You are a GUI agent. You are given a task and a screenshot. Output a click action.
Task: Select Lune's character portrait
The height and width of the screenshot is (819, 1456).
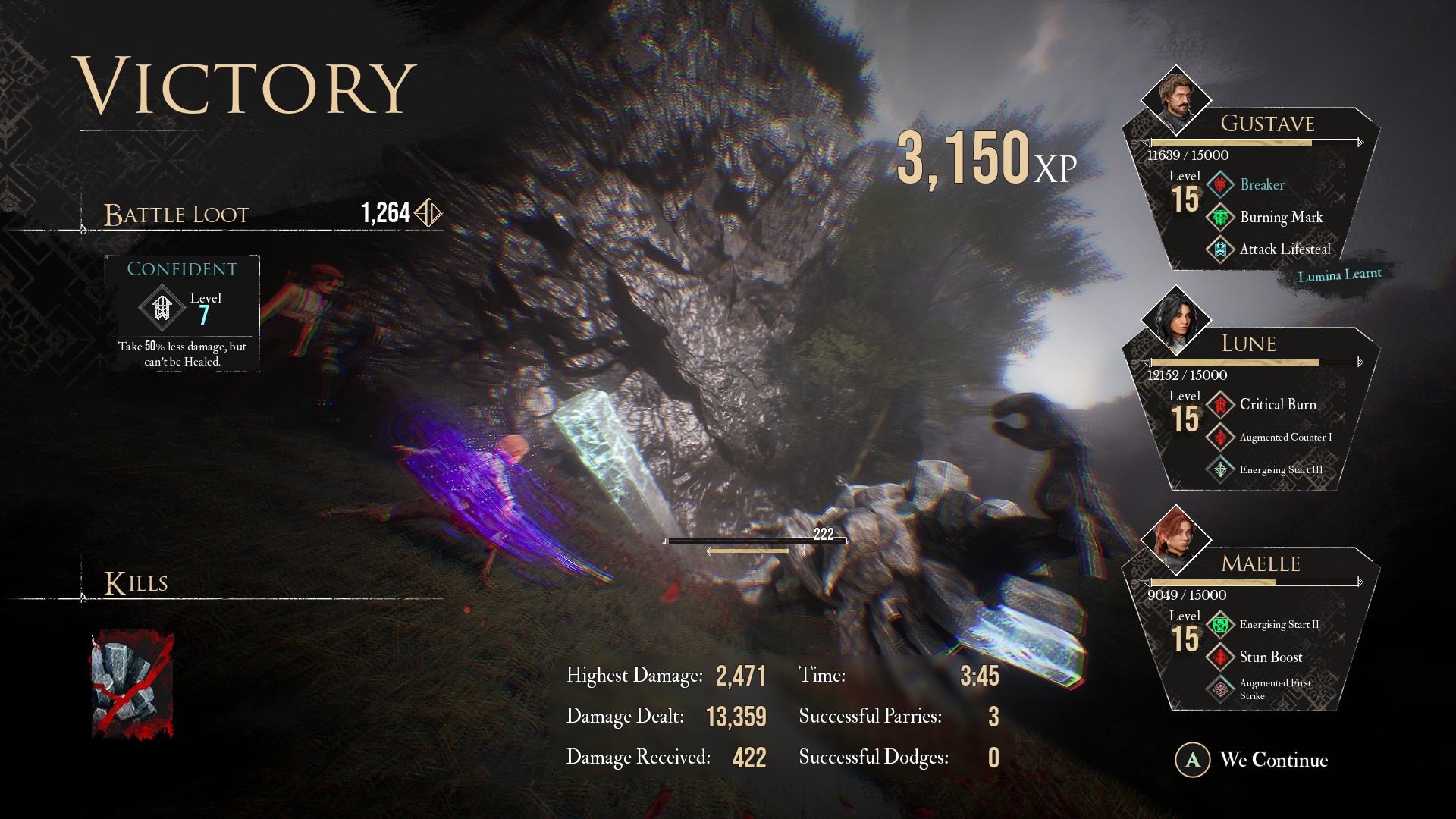(x=1175, y=319)
